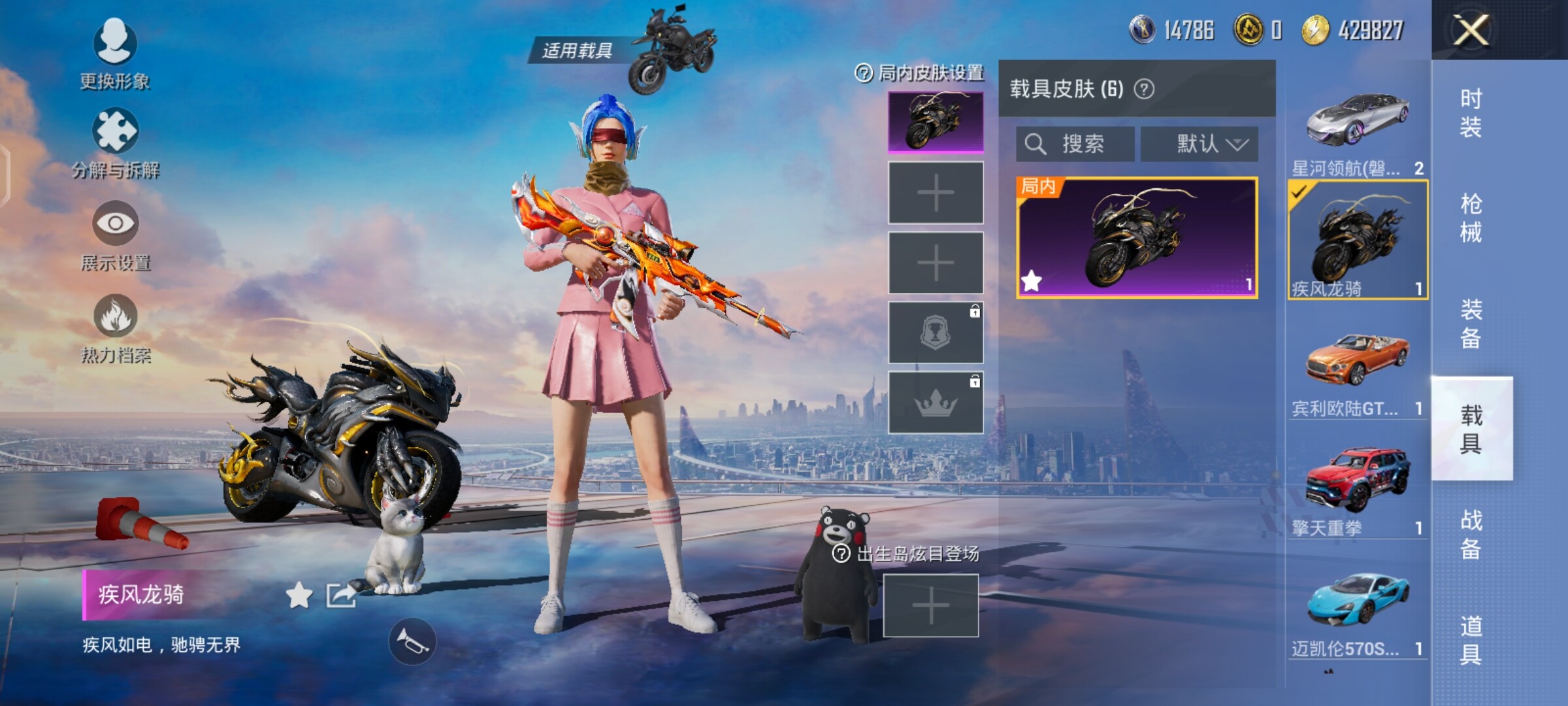Switch to the 战备 tab

coord(1471,534)
